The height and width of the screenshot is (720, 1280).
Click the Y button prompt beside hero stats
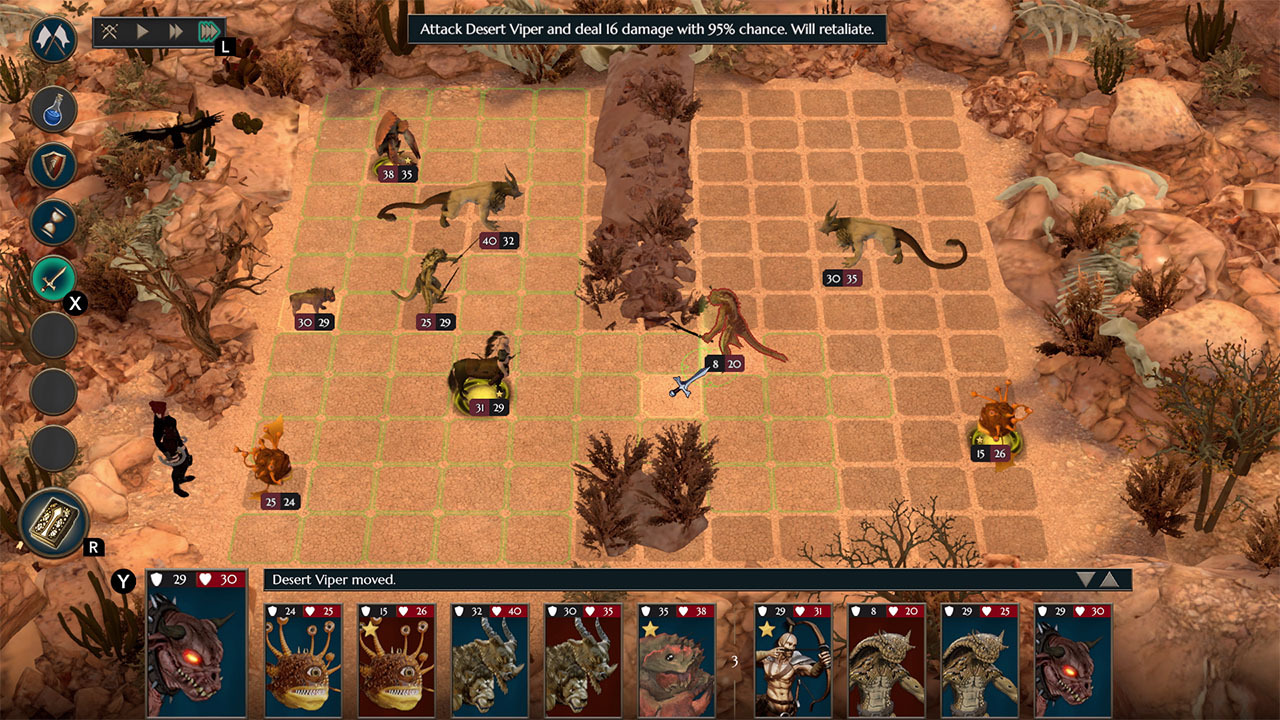tap(122, 578)
